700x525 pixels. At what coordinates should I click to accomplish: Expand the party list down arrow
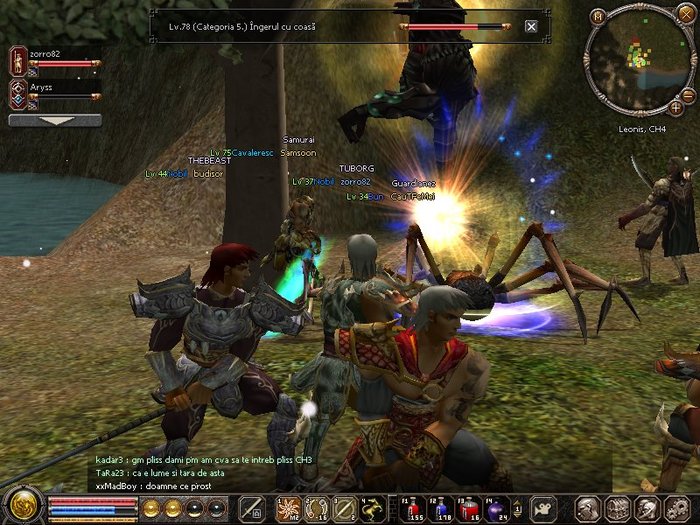[55, 121]
